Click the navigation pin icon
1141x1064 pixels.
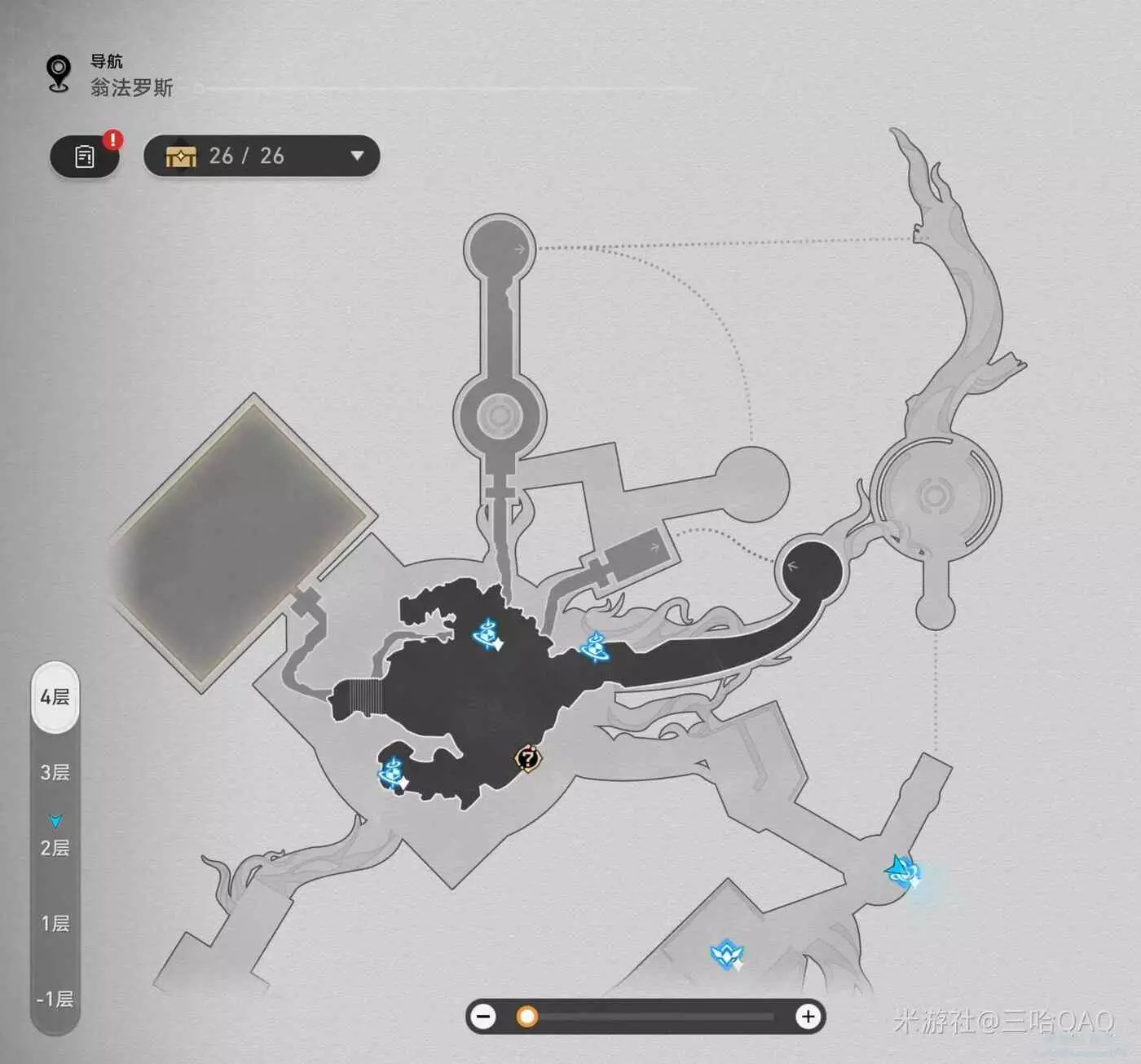tap(59, 74)
